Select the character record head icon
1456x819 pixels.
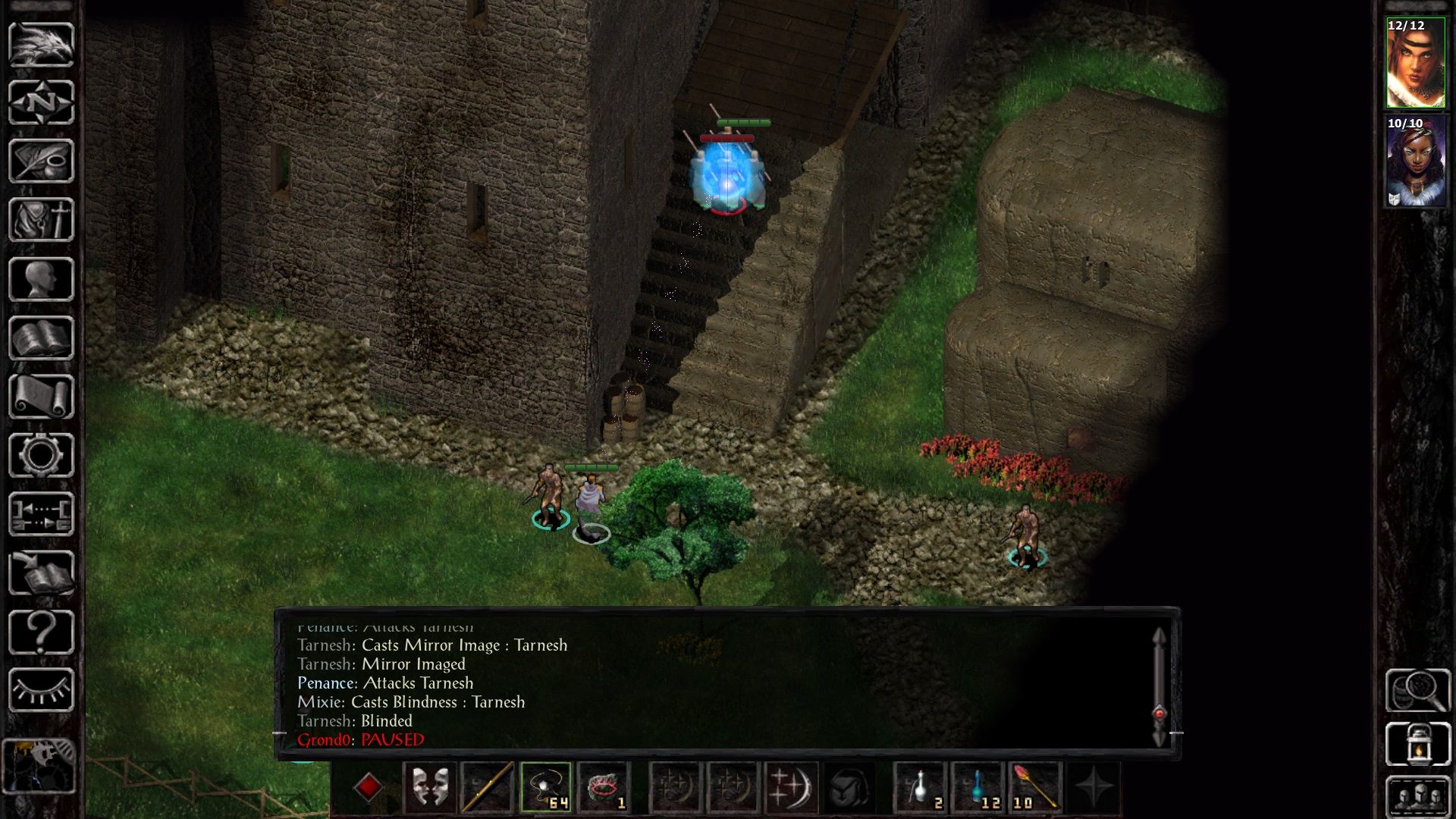point(42,277)
